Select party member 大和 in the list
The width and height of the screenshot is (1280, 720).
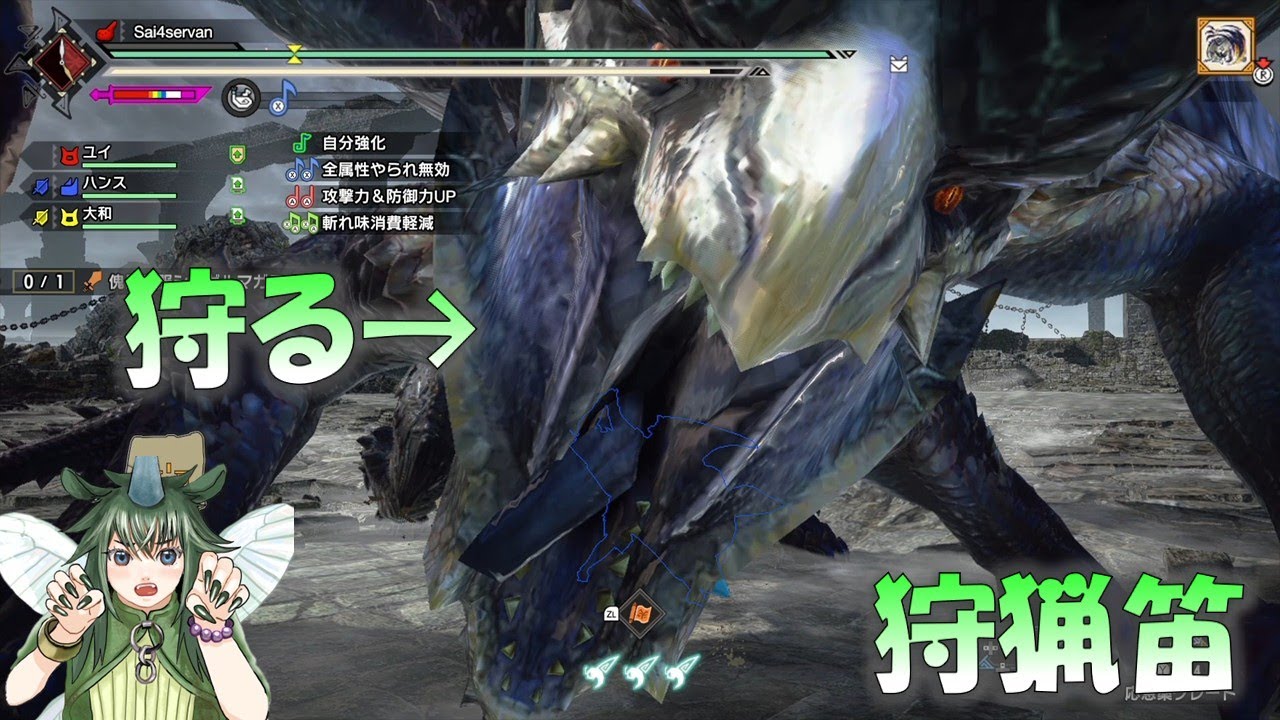click(x=96, y=215)
